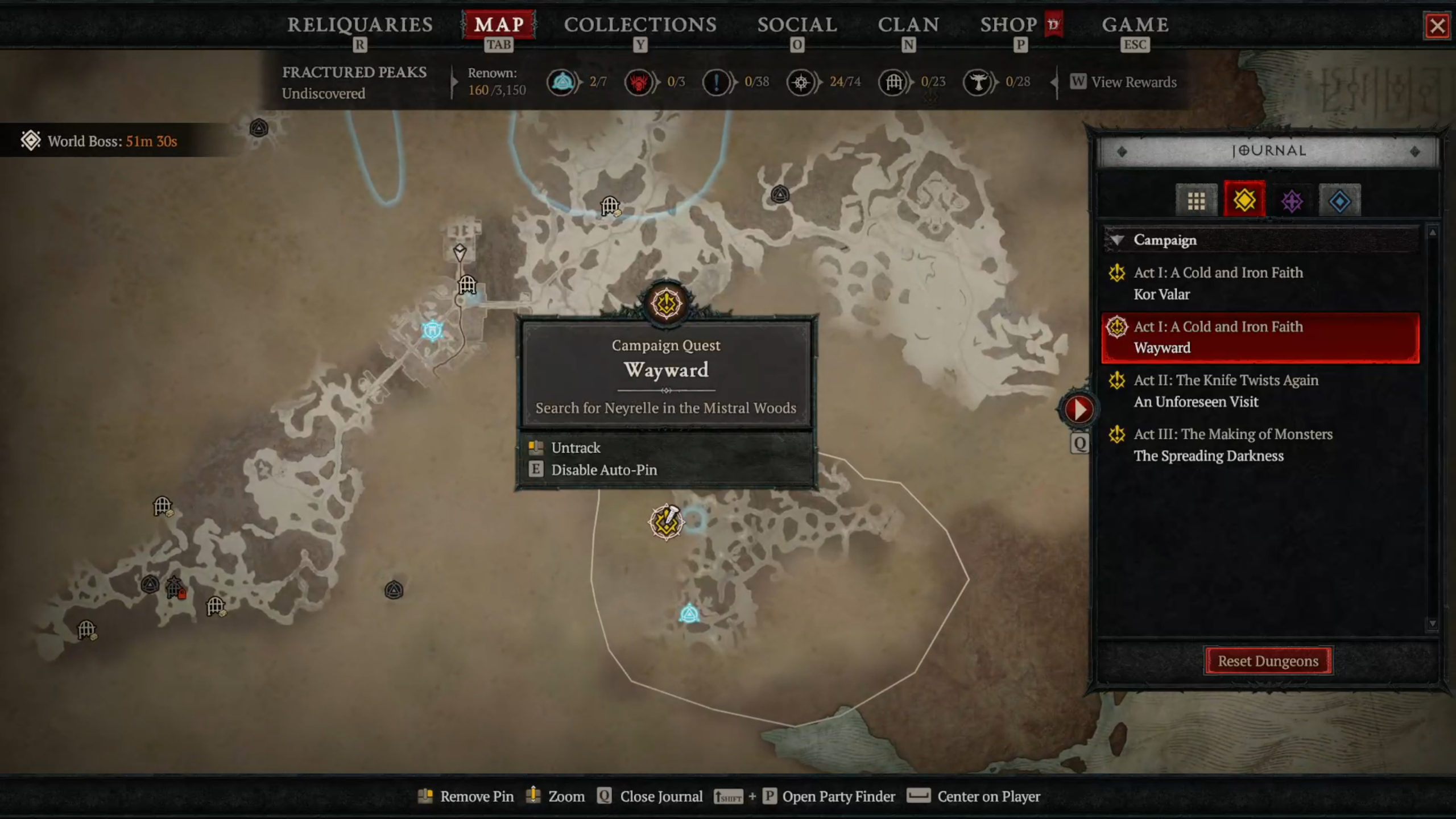Viewport: 1456px width, 819px height.
Task: Switch to the purple journal filter tab
Action: 1292,200
